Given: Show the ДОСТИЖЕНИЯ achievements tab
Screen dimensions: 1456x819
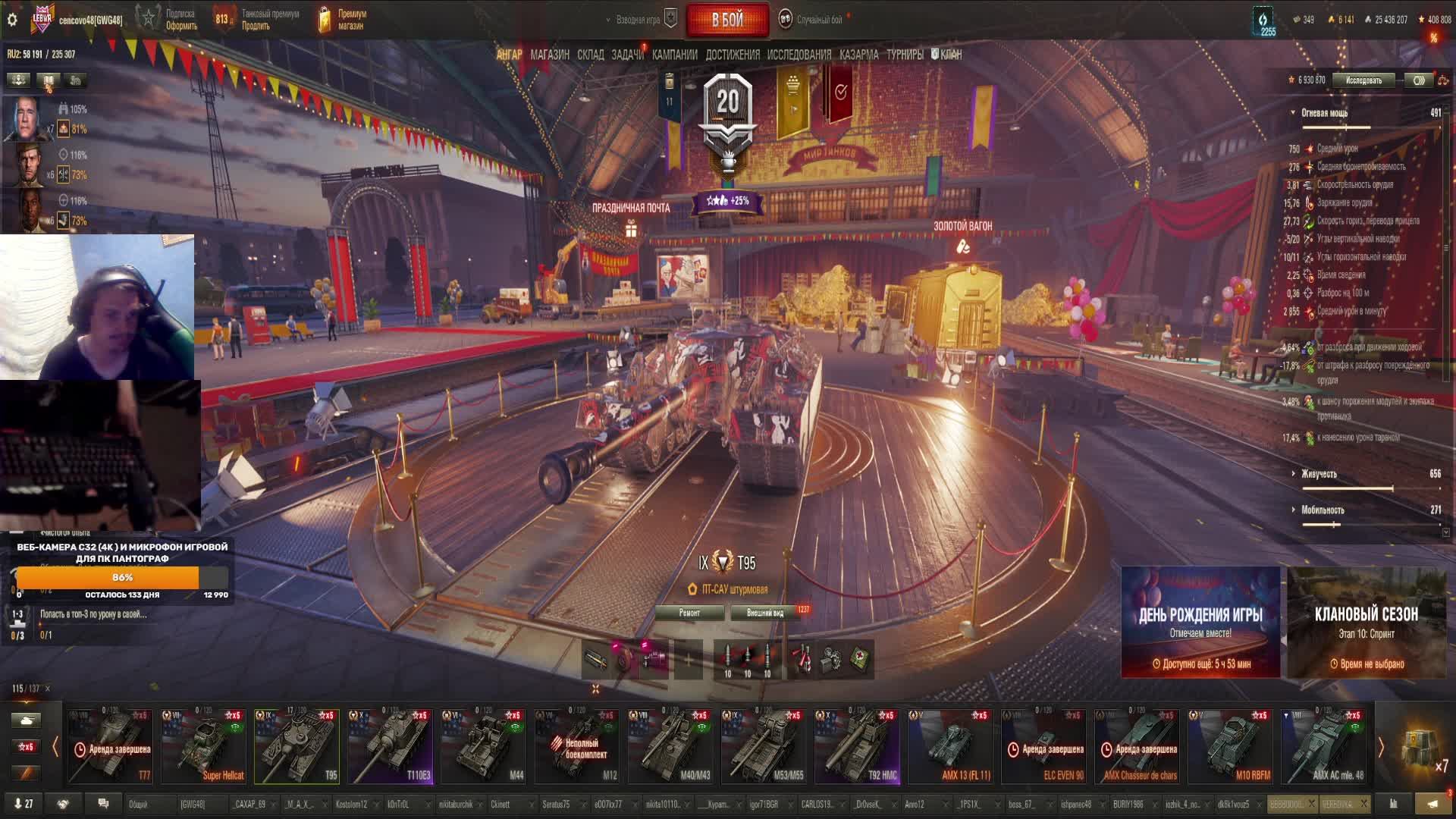Looking at the screenshot, I should (732, 55).
